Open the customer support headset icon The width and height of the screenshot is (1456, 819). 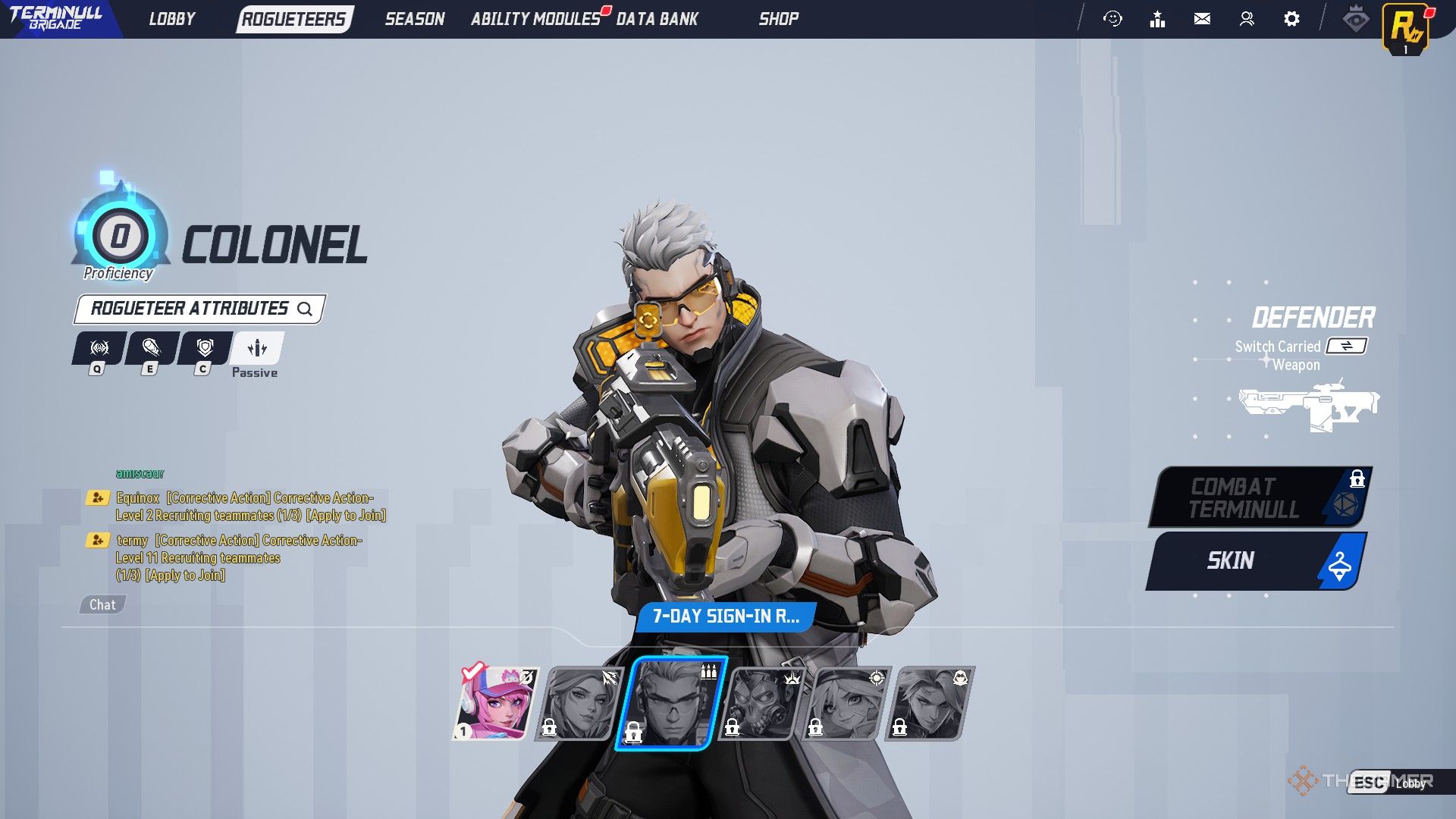(x=1113, y=19)
